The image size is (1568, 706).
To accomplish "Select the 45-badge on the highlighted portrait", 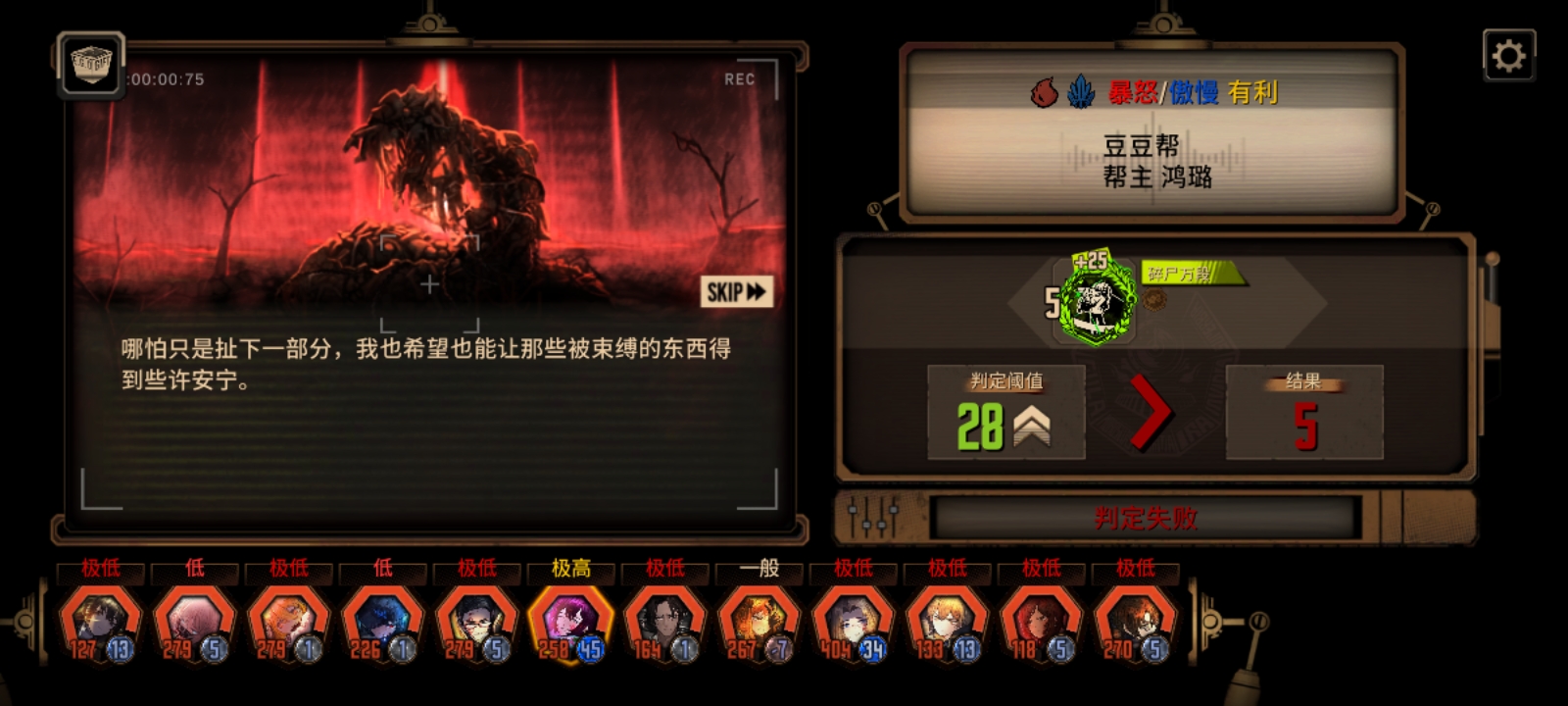I will (x=593, y=647).
